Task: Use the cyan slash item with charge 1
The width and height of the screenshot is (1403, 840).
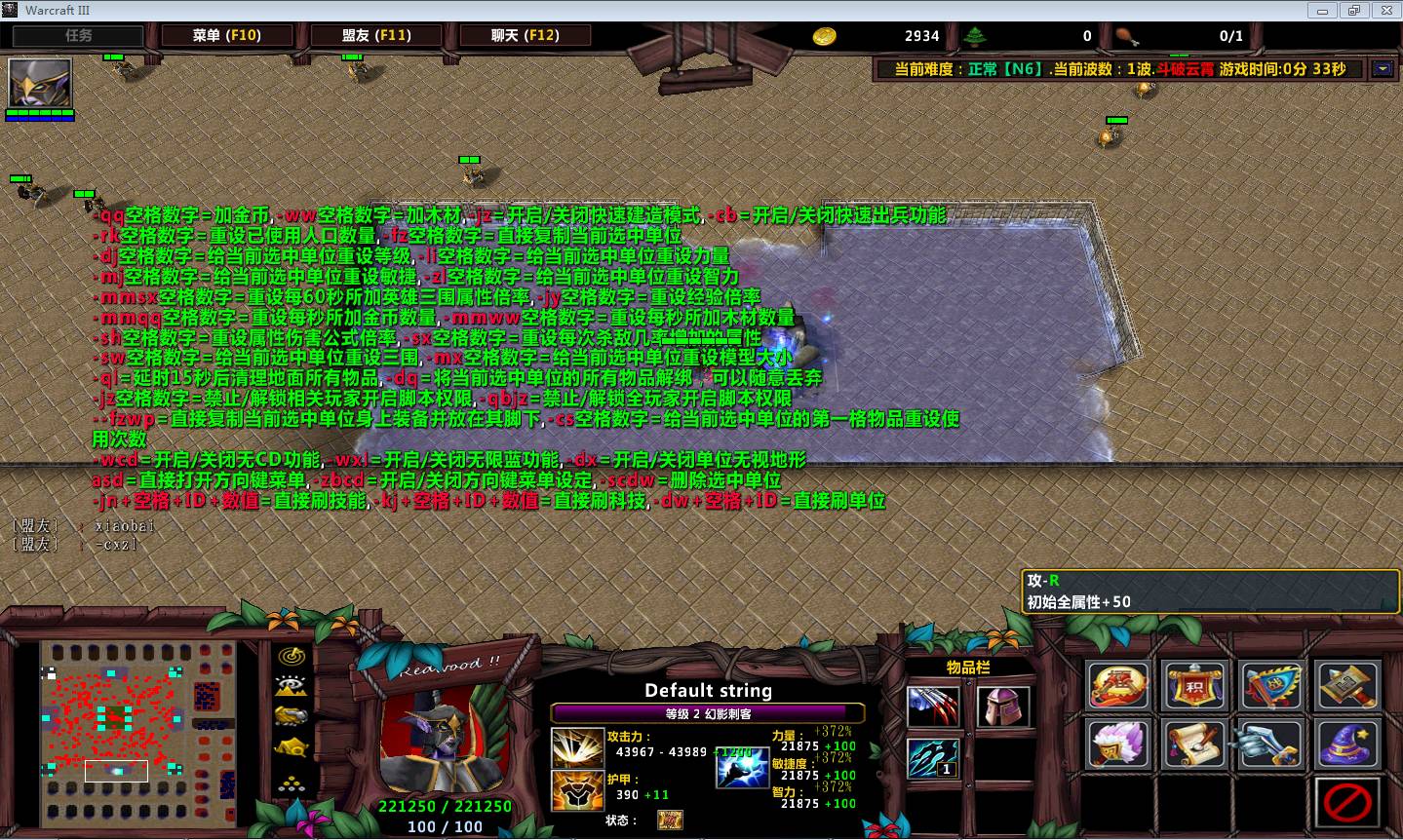Action: [x=933, y=758]
